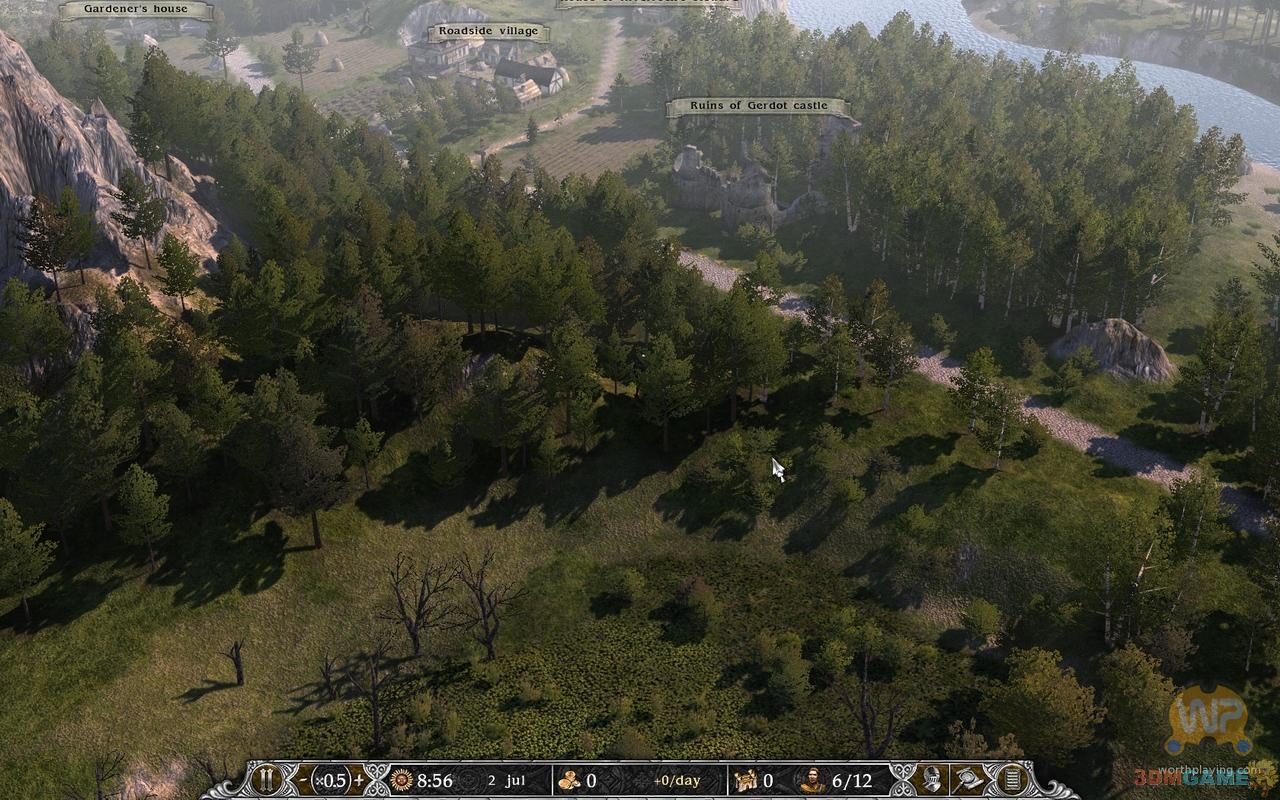Select the Gardener's house location banner

tap(136, 10)
